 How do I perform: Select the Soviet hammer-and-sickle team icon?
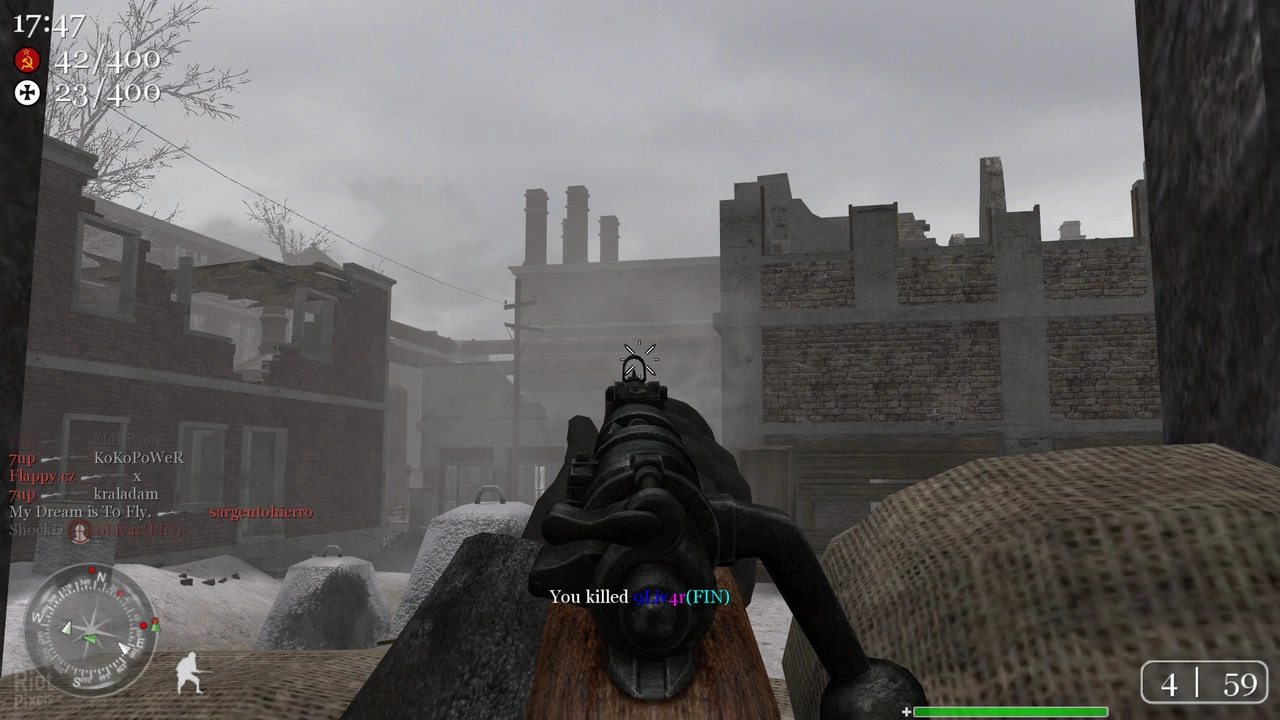coord(27,60)
